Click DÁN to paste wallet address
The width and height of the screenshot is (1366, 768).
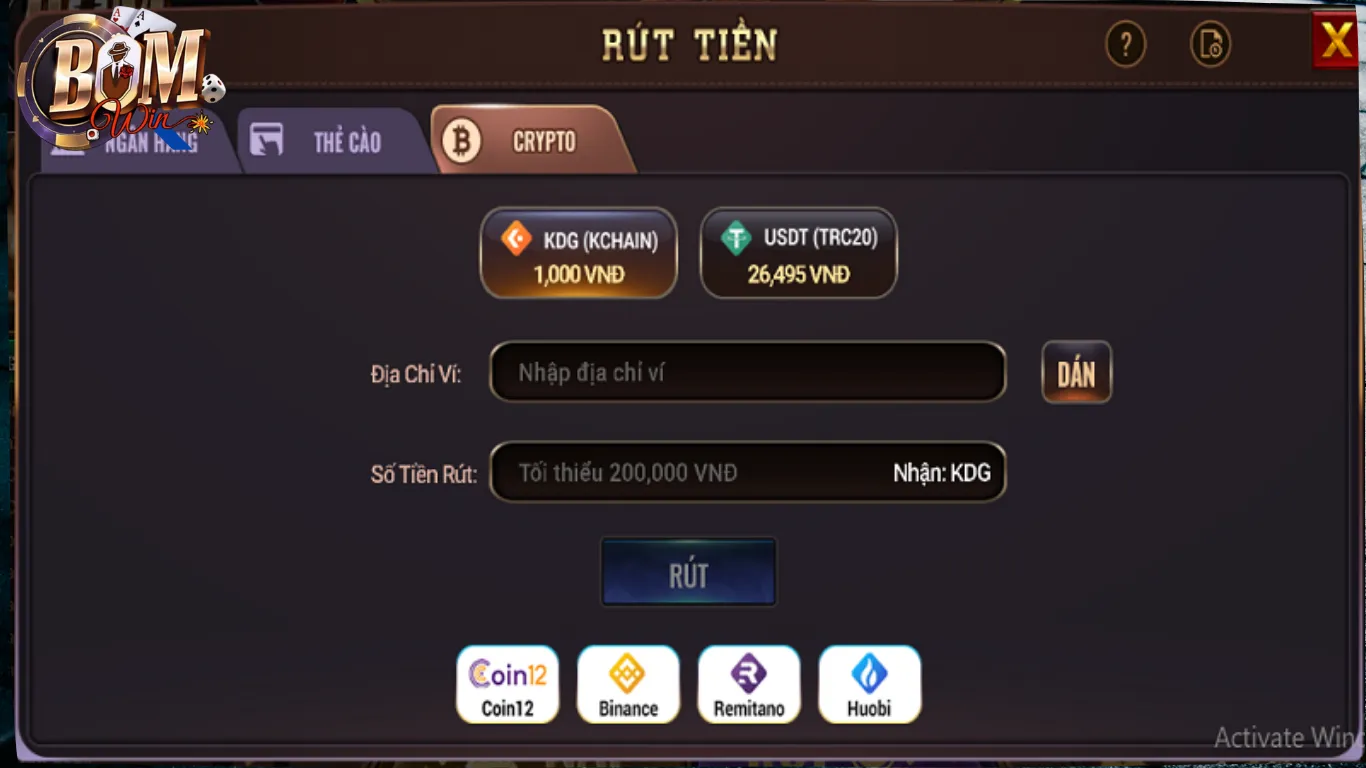1076,371
